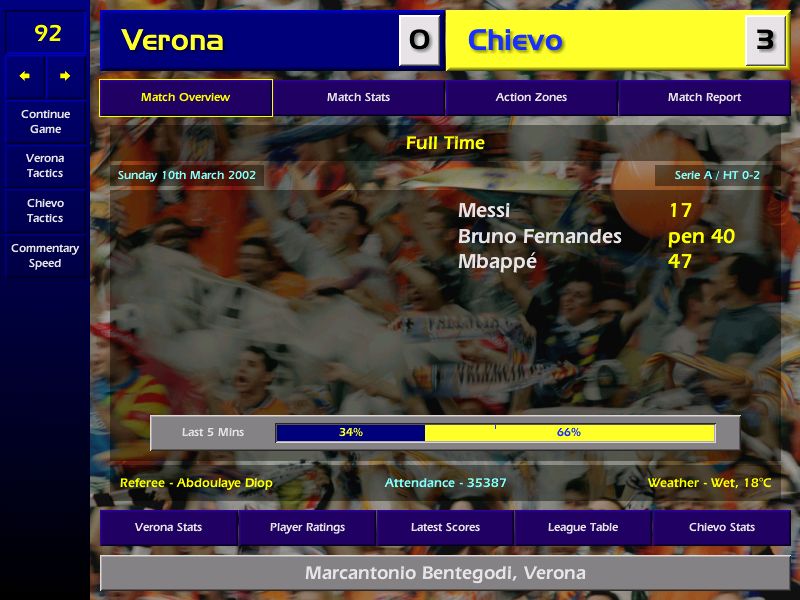Click goalscorer Mbappé's name
The width and height of the screenshot is (800, 600).
[x=497, y=262]
